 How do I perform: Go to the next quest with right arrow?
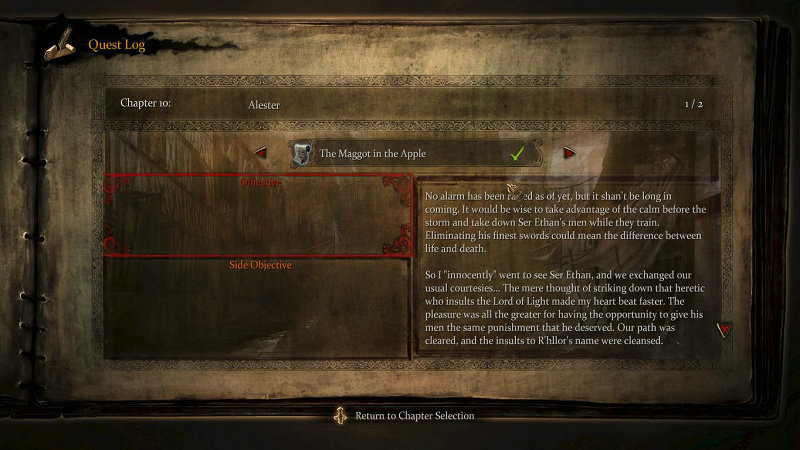click(569, 153)
